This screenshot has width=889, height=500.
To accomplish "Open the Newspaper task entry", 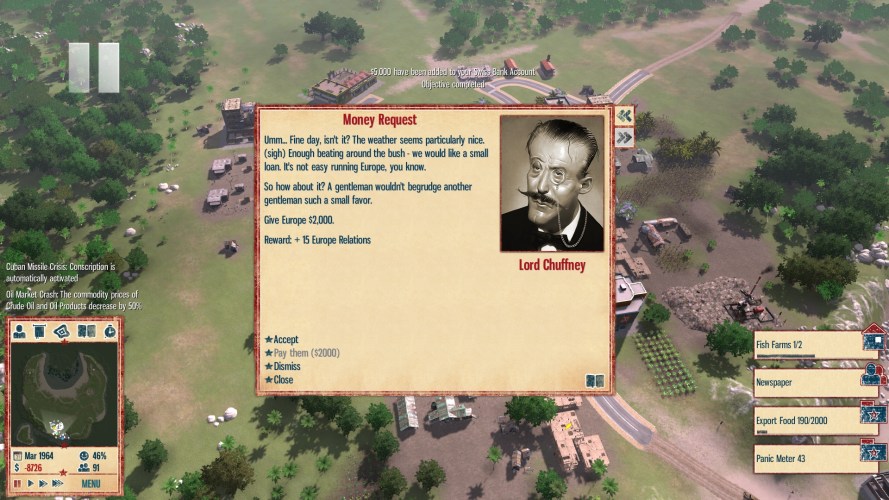I will point(807,380).
